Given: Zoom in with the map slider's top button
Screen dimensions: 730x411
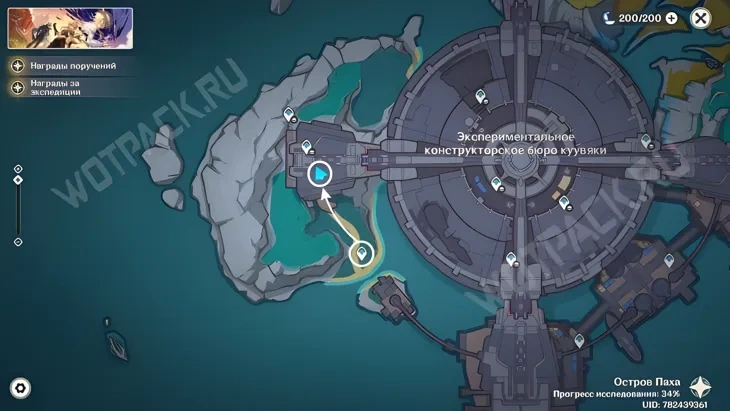Looking at the screenshot, I should click(x=18, y=168).
